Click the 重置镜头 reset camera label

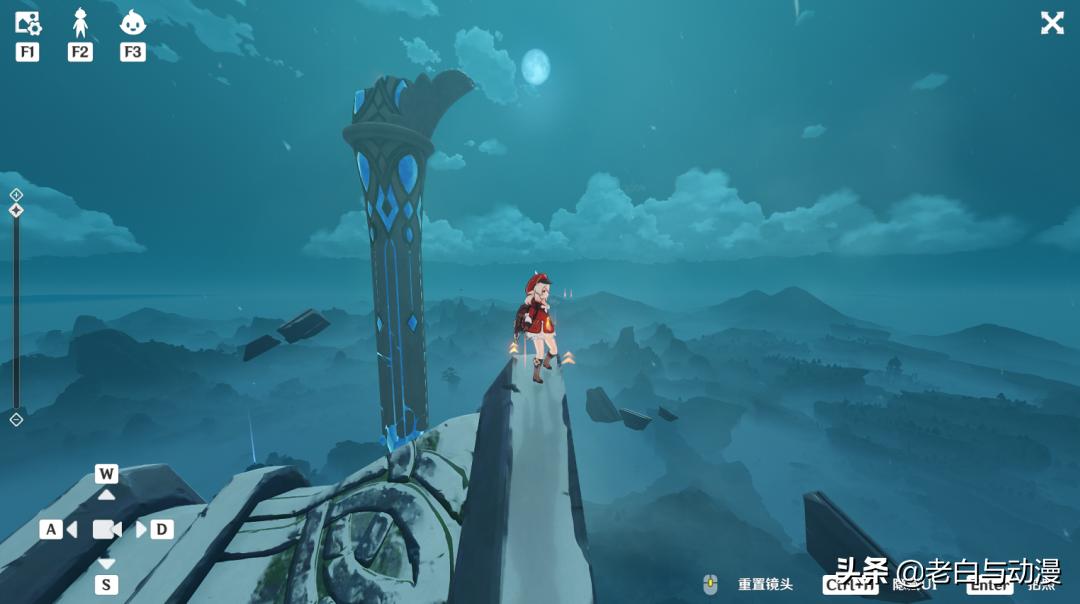[x=765, y=584]
